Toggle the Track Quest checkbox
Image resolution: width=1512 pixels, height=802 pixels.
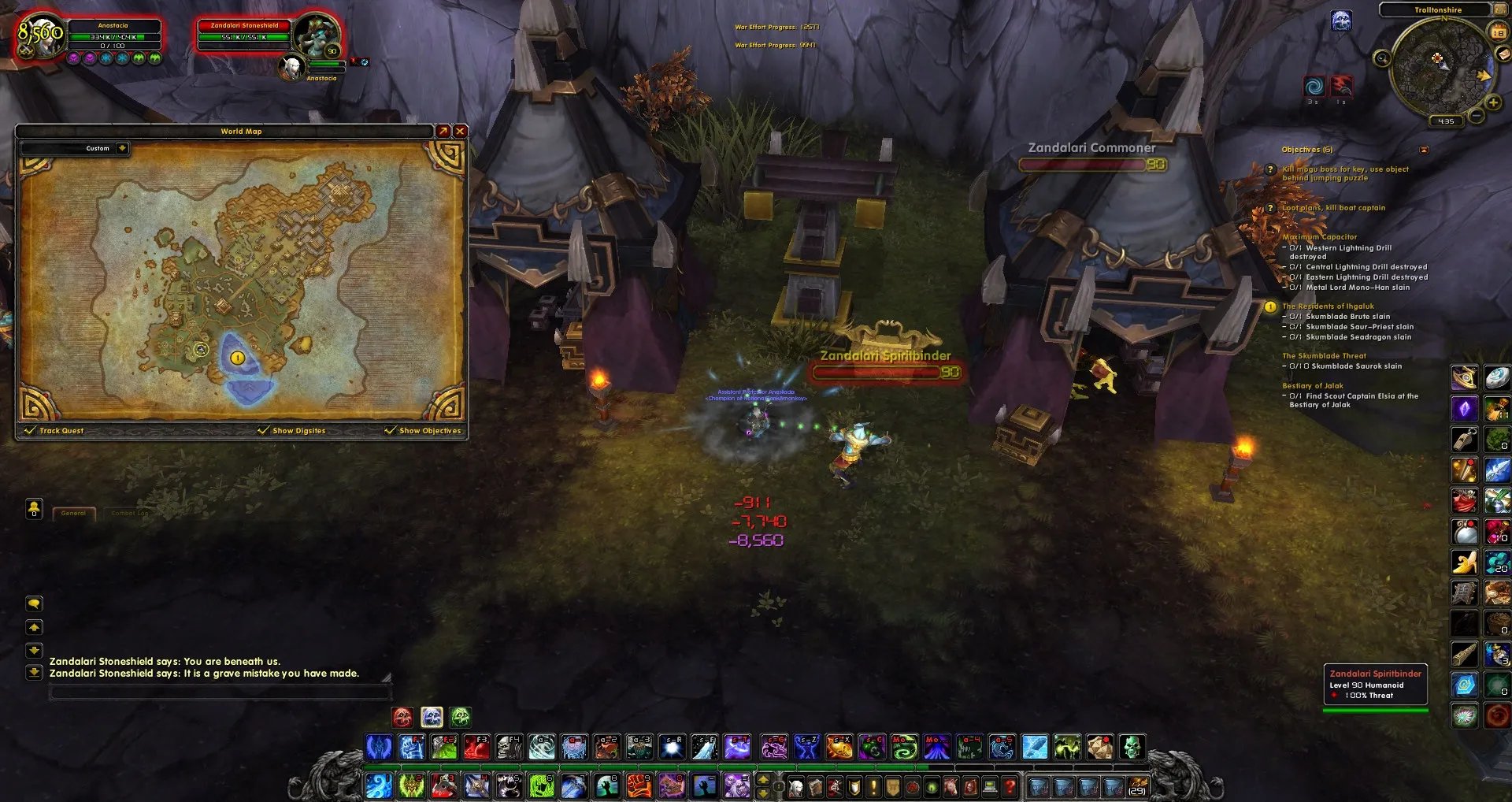pos(31,430)
